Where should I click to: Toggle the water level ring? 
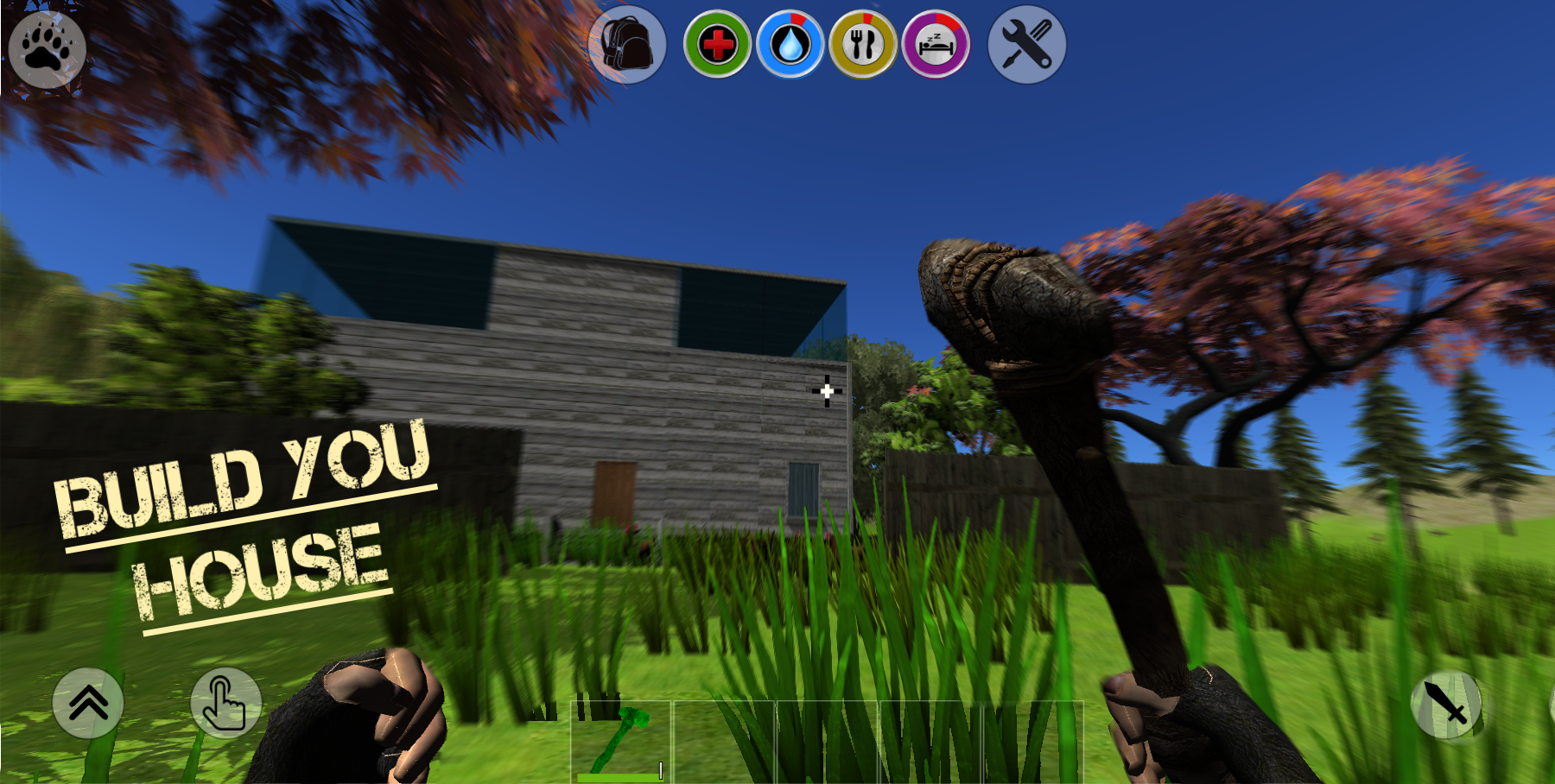(x=792, y=22)
